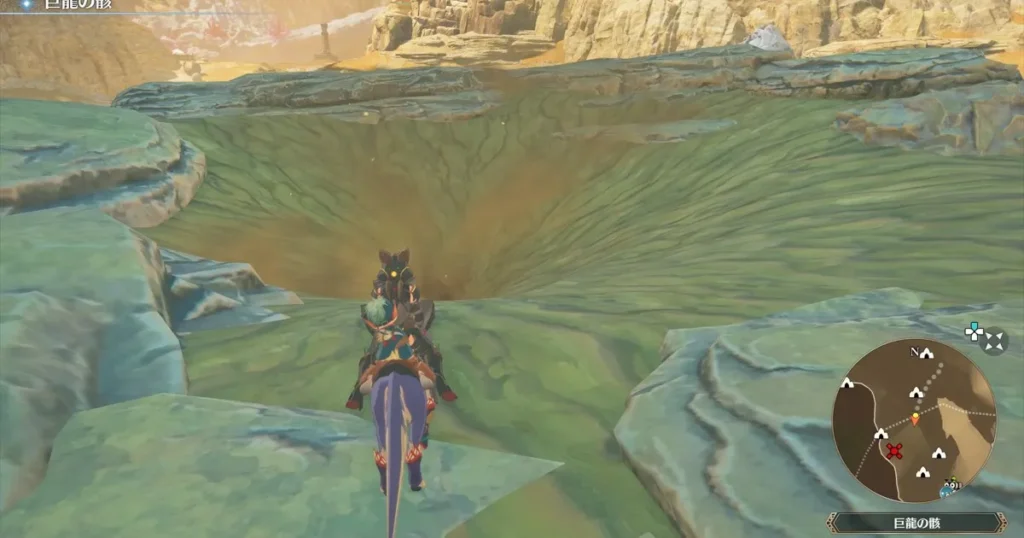Click the blue creature icon on minimap edge
The image size is (1024, 538).
[948, 489]
